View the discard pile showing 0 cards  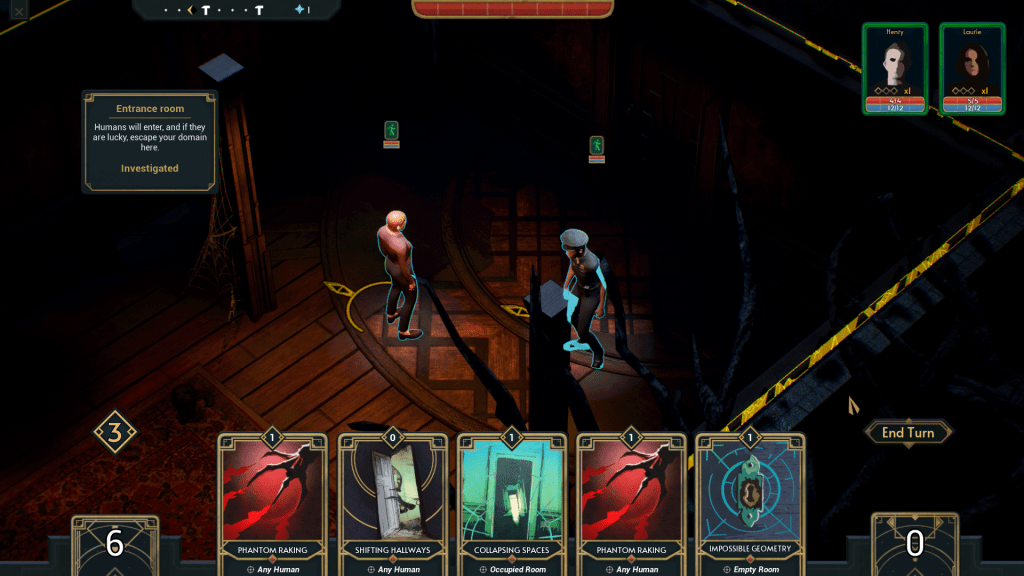(x=914, y=544)
